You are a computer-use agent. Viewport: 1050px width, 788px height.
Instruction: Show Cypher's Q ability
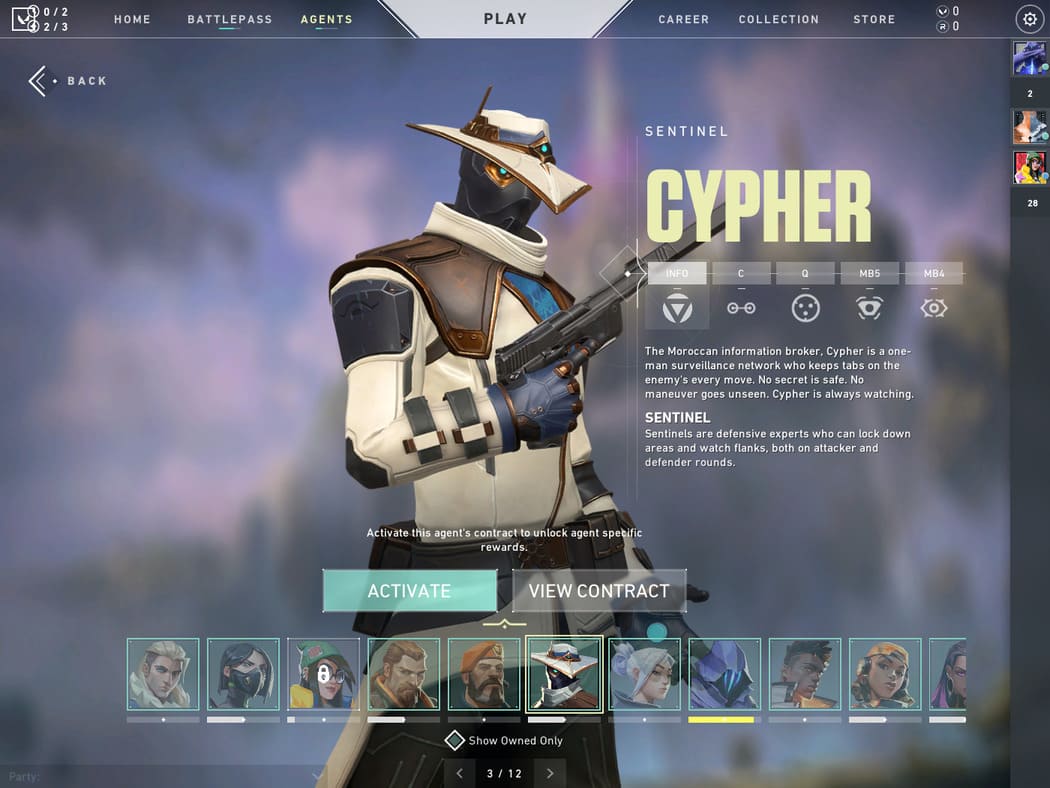click(x=805, y=296)
